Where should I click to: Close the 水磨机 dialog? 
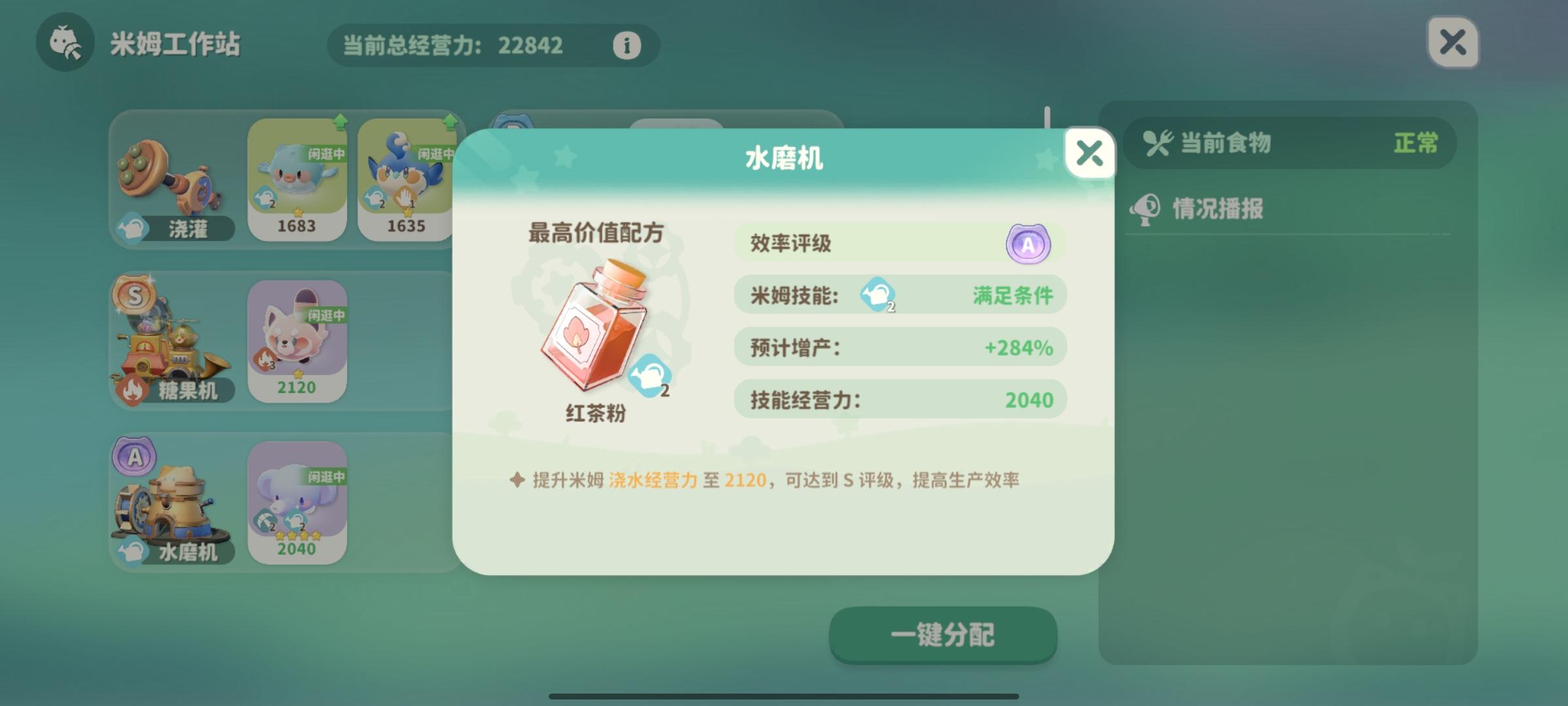pyautogui.click(x=1090, y=153)
